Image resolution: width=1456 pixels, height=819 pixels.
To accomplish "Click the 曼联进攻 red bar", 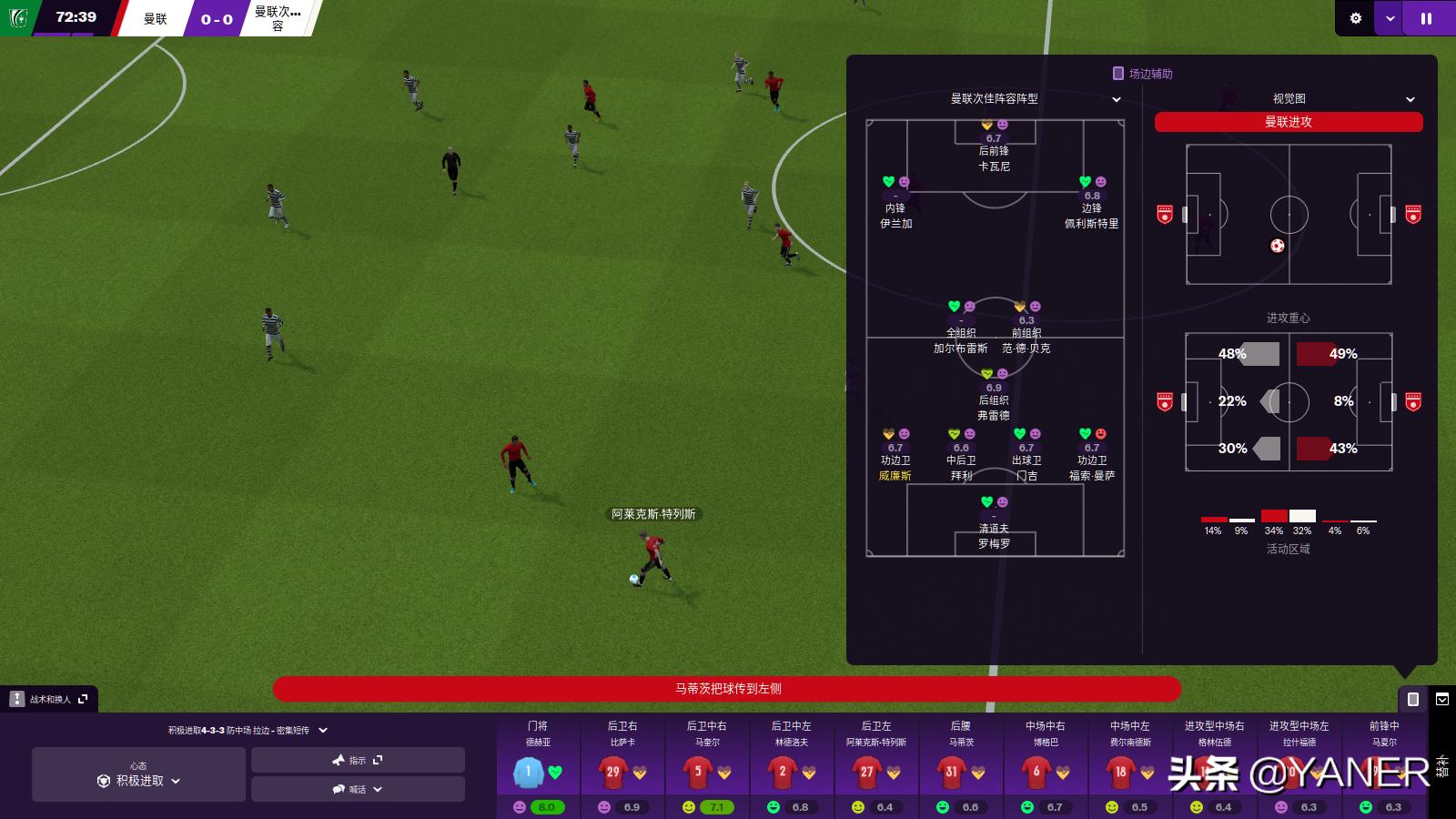I will [1288, 122].
